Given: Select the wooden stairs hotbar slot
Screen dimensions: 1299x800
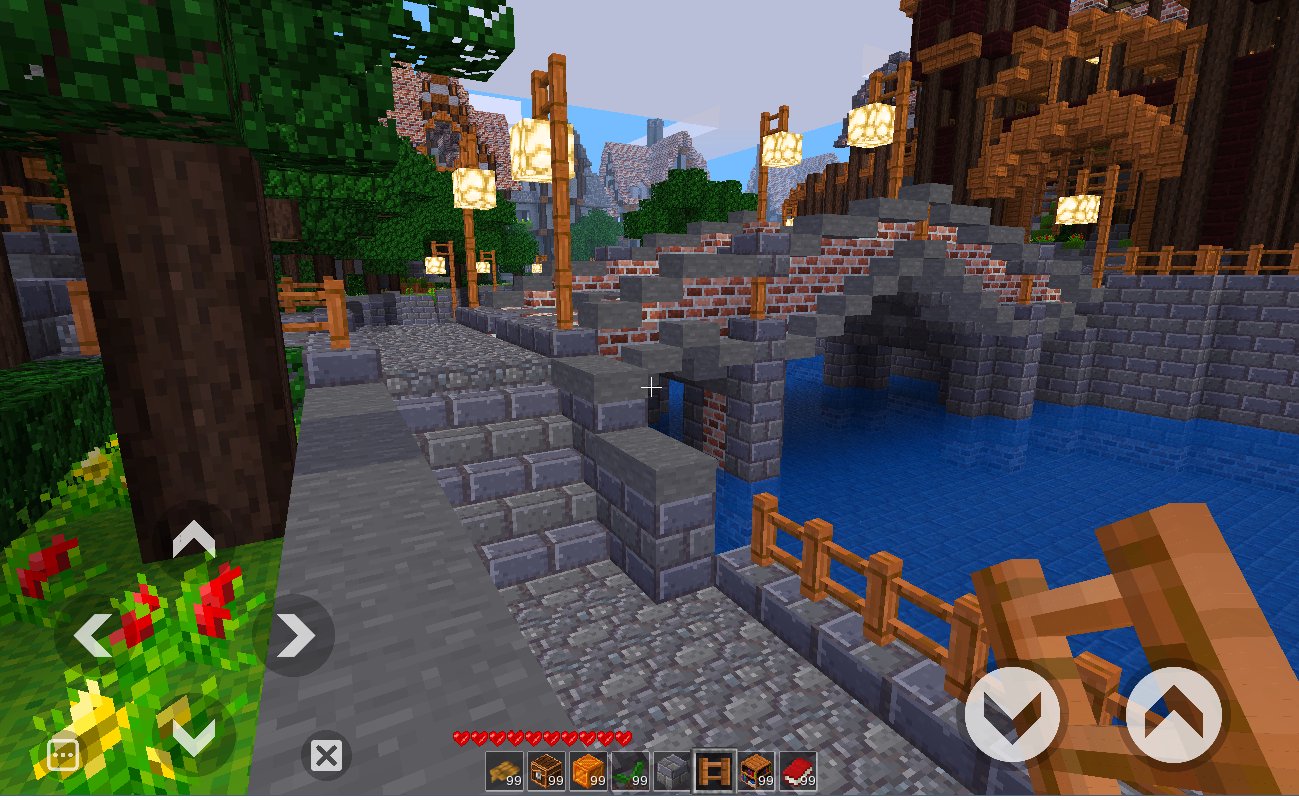Looking at the screenshot, I should point(503,770).
